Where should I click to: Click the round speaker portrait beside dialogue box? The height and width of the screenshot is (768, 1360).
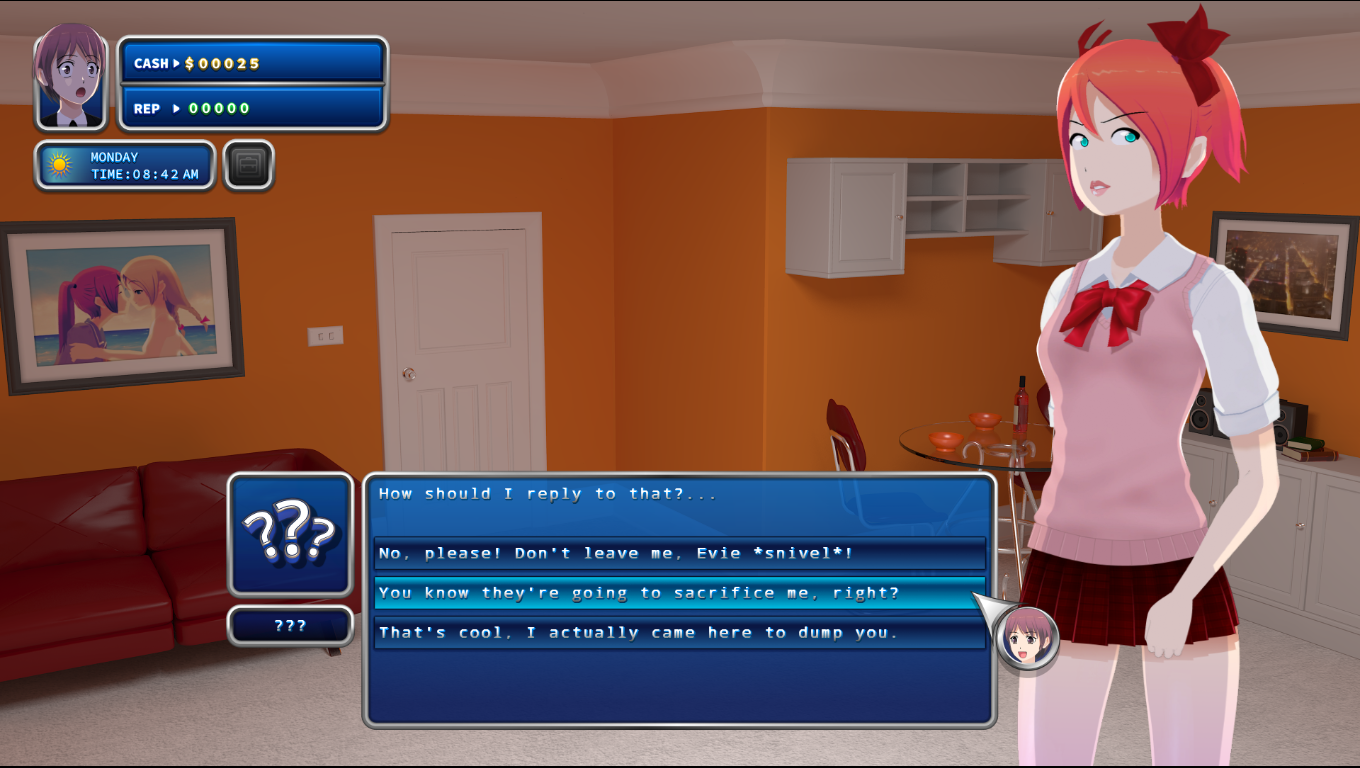pyautogui.click(x=1027, y=638)
